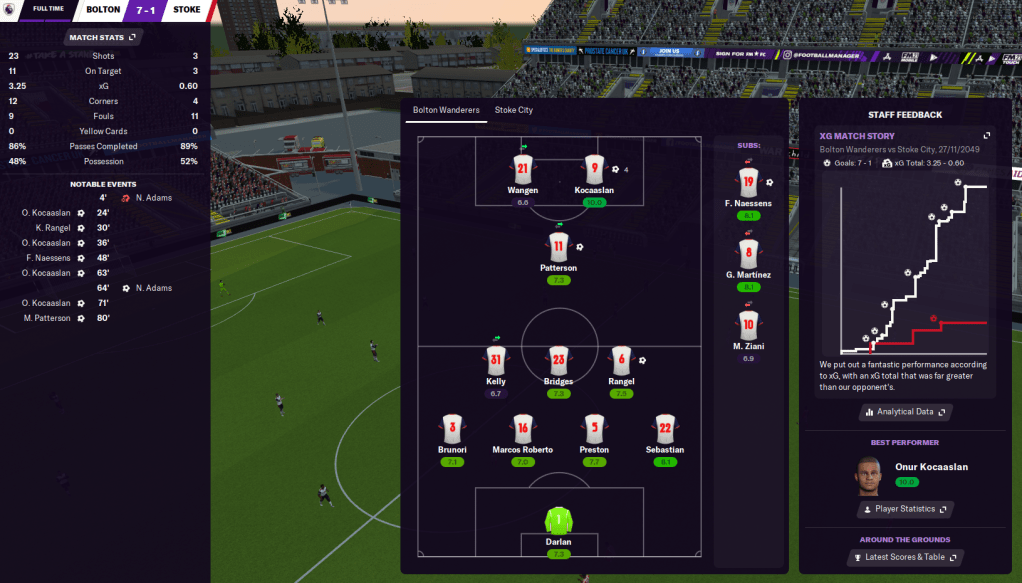Click right-back Sebastian's shirt
This screenshot has height=583, width=1022.
665,429
